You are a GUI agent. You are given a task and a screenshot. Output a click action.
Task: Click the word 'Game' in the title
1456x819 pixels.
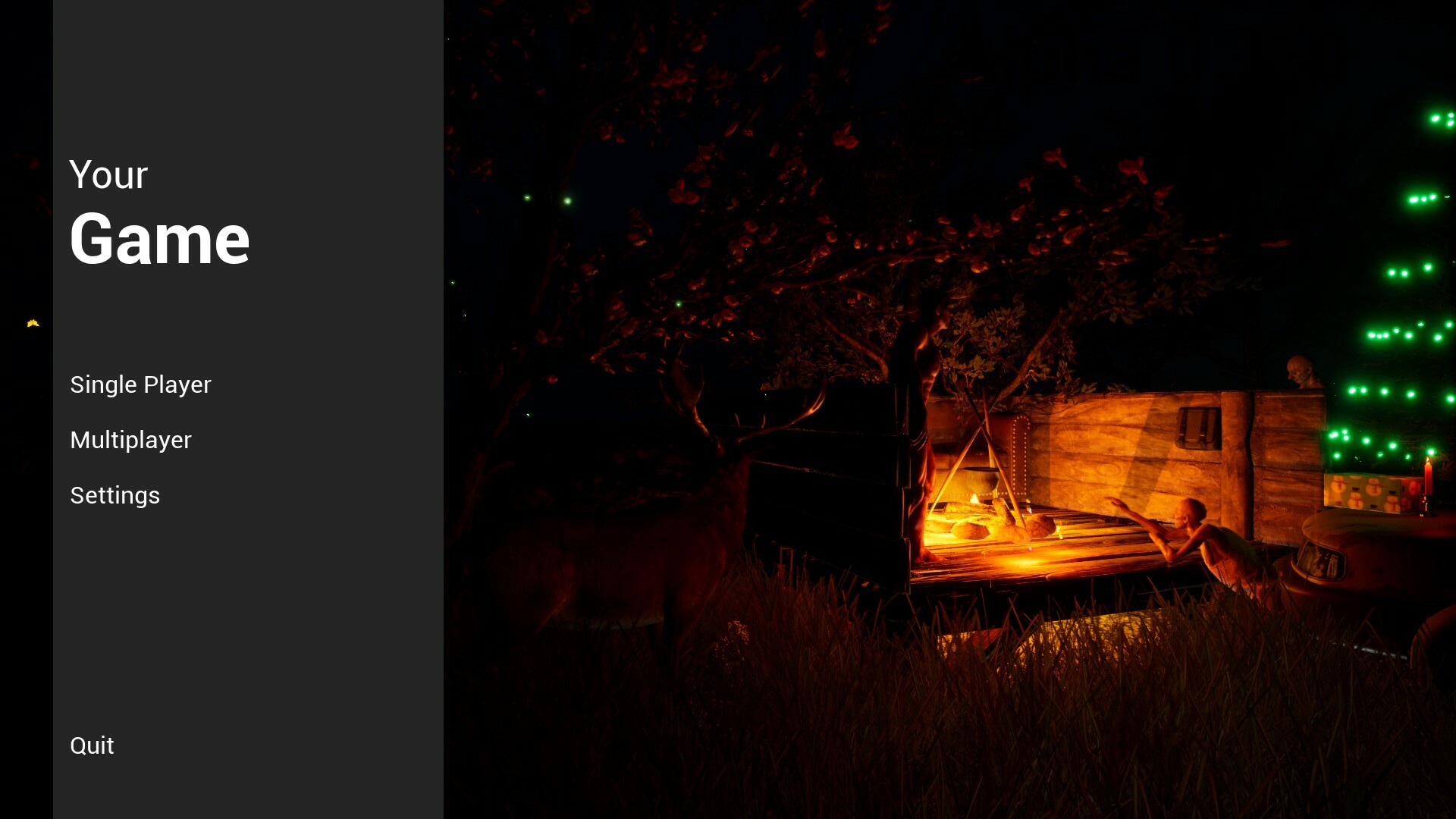[x=160, y=239]
